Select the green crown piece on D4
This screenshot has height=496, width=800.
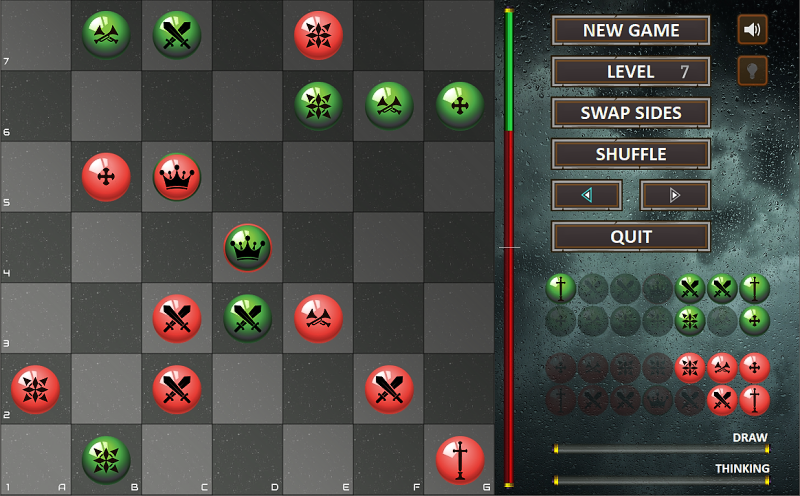[248, 248]
